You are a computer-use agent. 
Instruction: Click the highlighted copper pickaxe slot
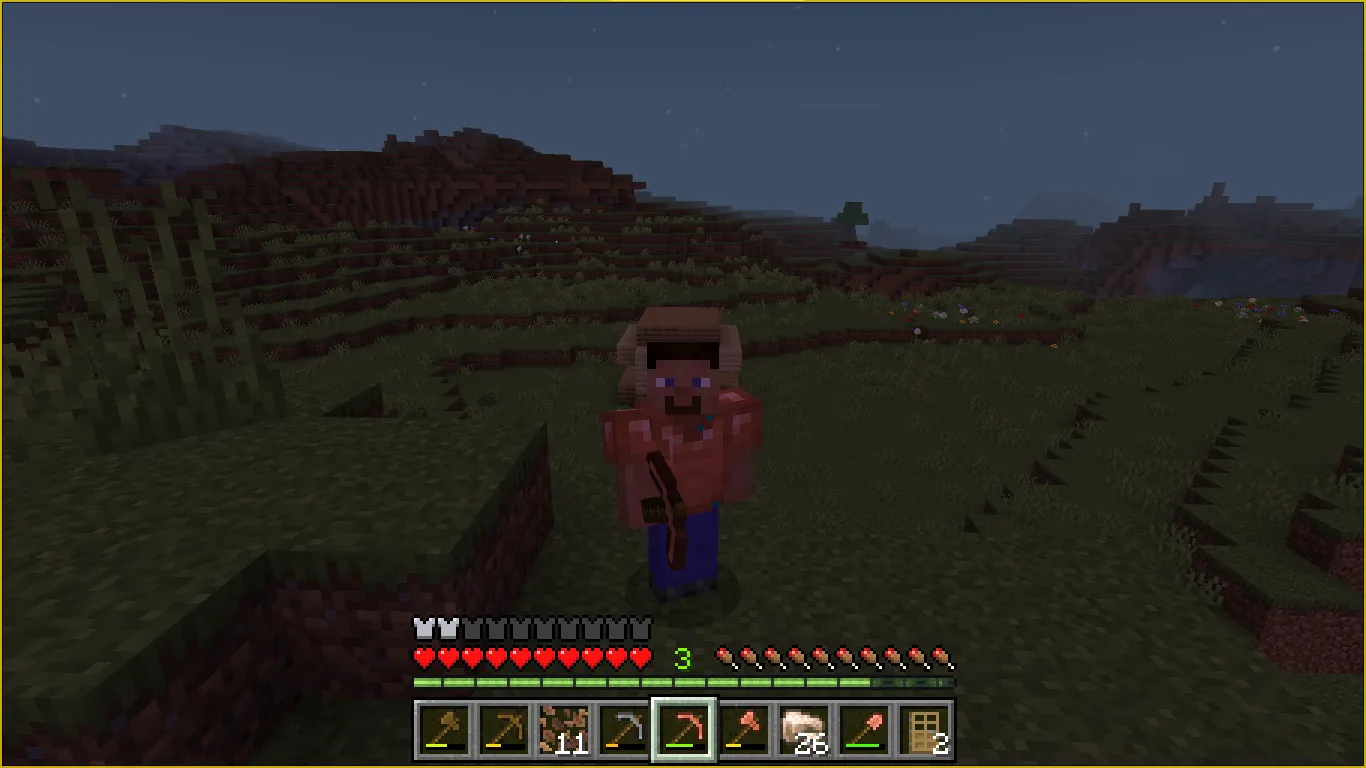click(684, 730)
